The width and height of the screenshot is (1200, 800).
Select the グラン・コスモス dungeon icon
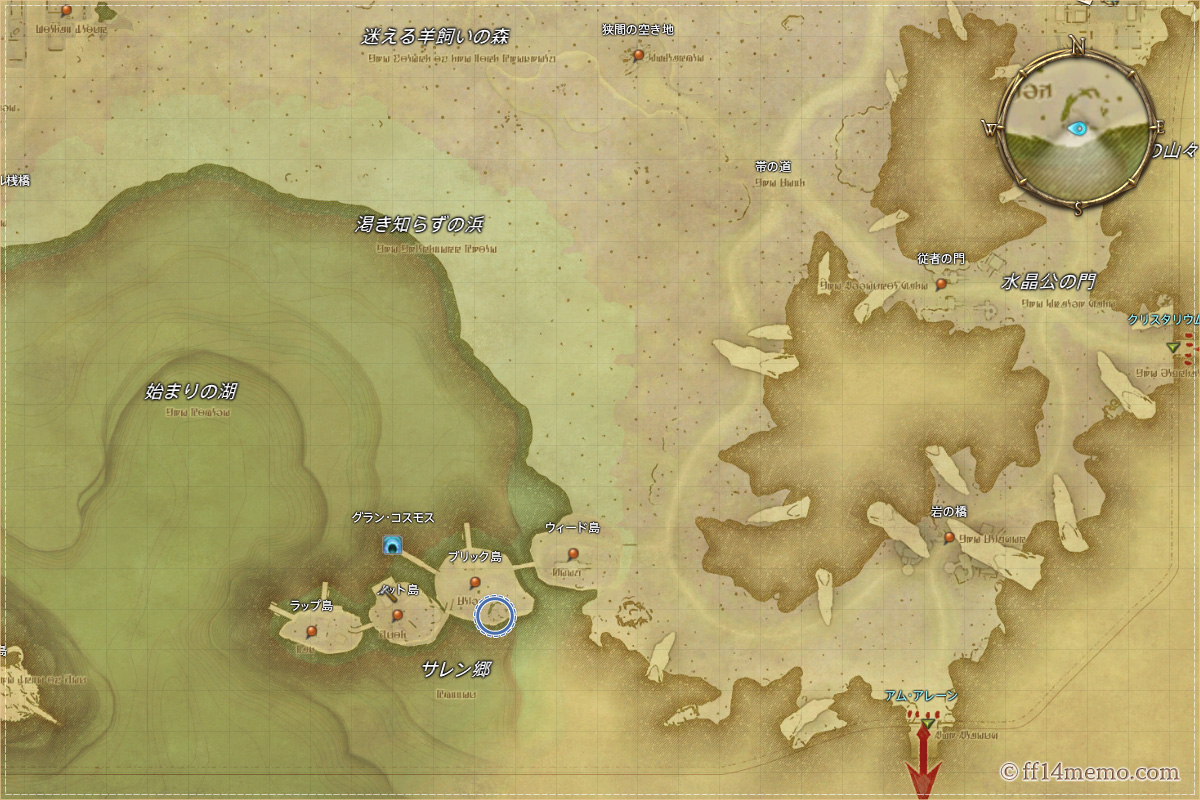(x=393, y=545)
